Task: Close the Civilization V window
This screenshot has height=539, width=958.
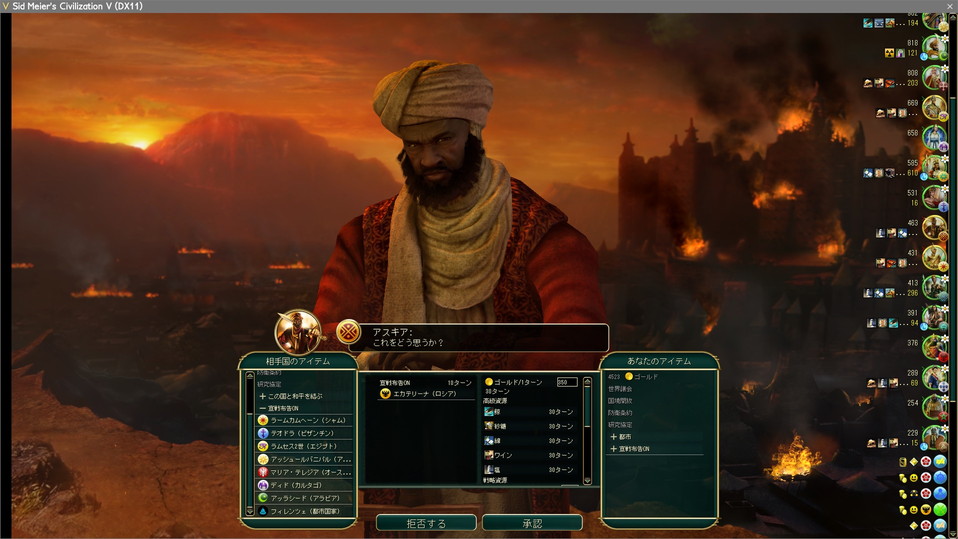Action: [x=949, y=6]
